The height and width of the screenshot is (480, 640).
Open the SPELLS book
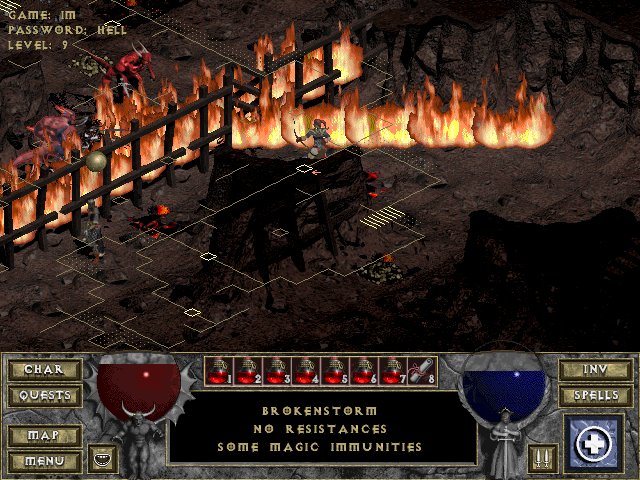coord(595,396)
